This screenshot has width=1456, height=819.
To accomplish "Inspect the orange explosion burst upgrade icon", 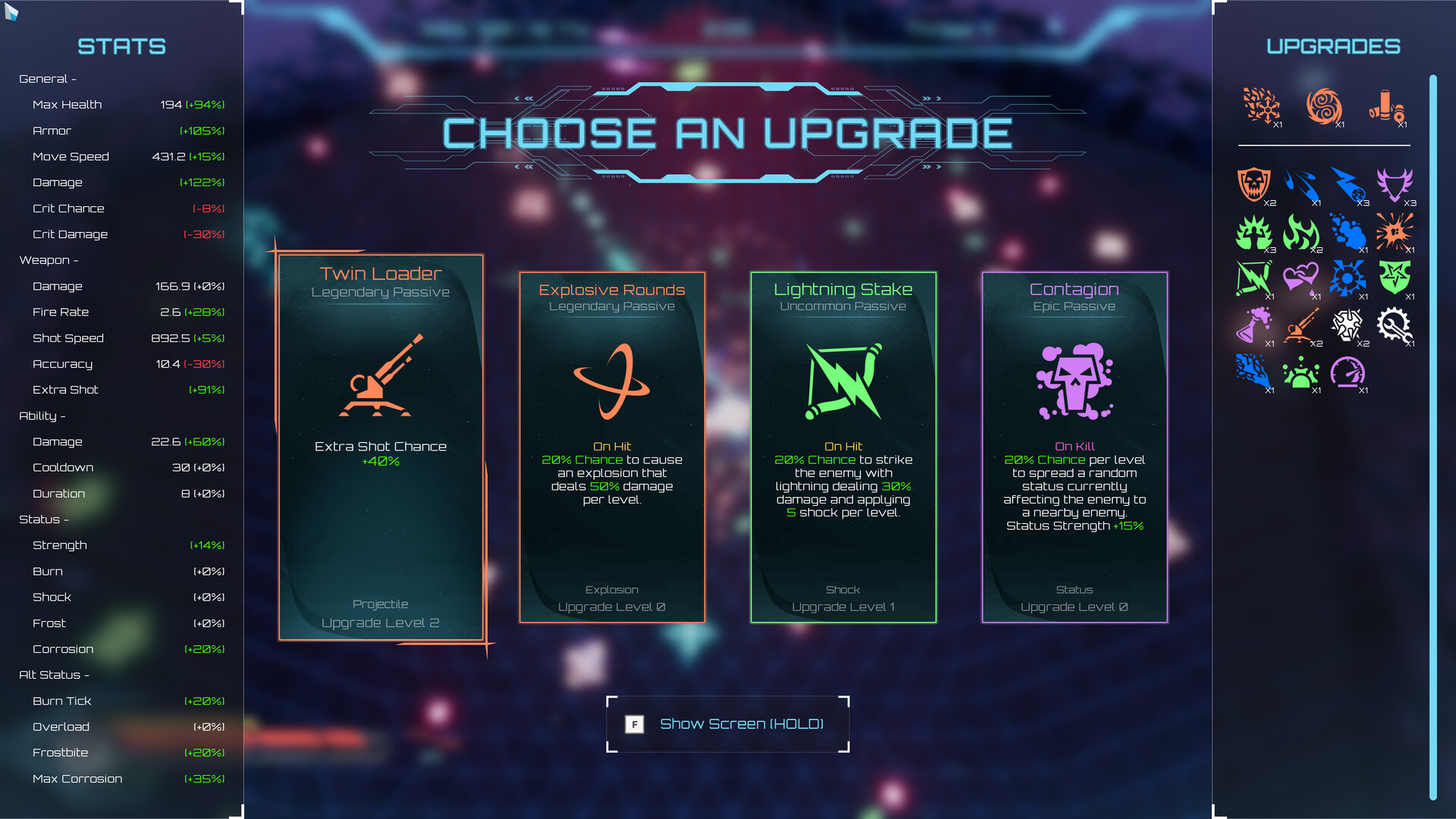I will point(1395,231).
